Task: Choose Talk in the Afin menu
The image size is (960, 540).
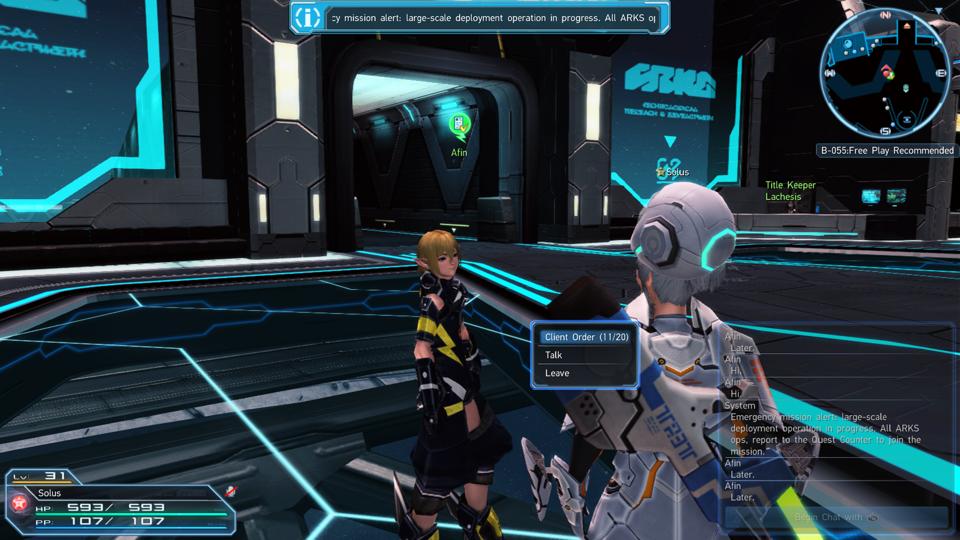Action: [x=555, y=355]
